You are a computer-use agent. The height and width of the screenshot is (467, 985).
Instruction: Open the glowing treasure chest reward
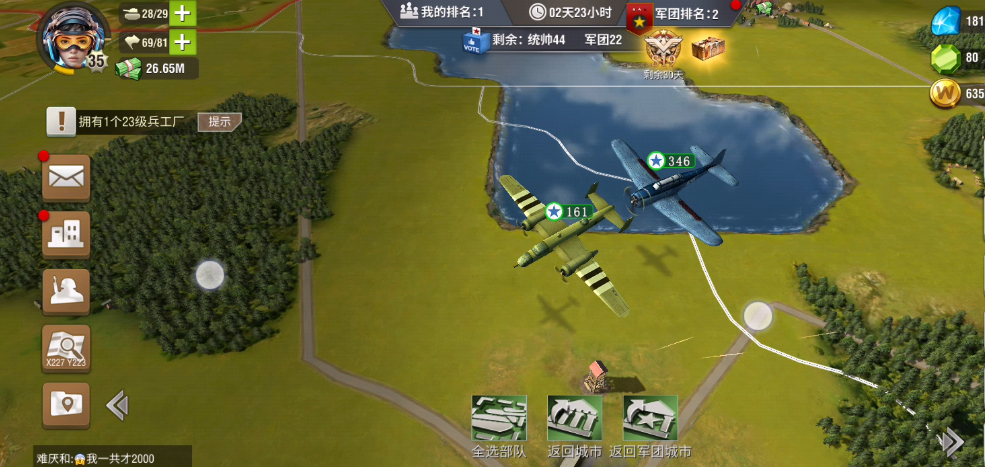pos(708,46)
